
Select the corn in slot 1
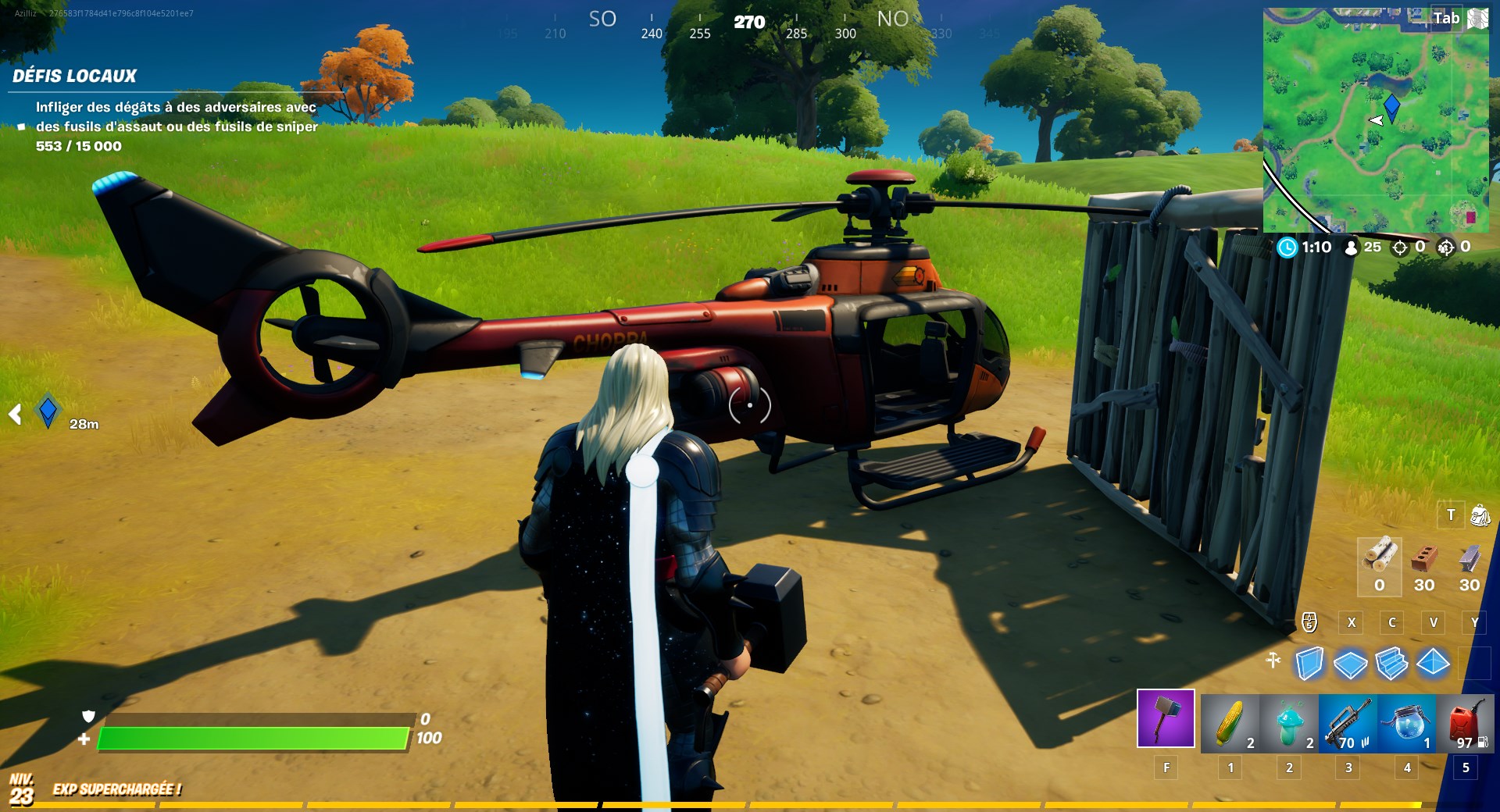pyautogui.click(x=1230, y=720)
